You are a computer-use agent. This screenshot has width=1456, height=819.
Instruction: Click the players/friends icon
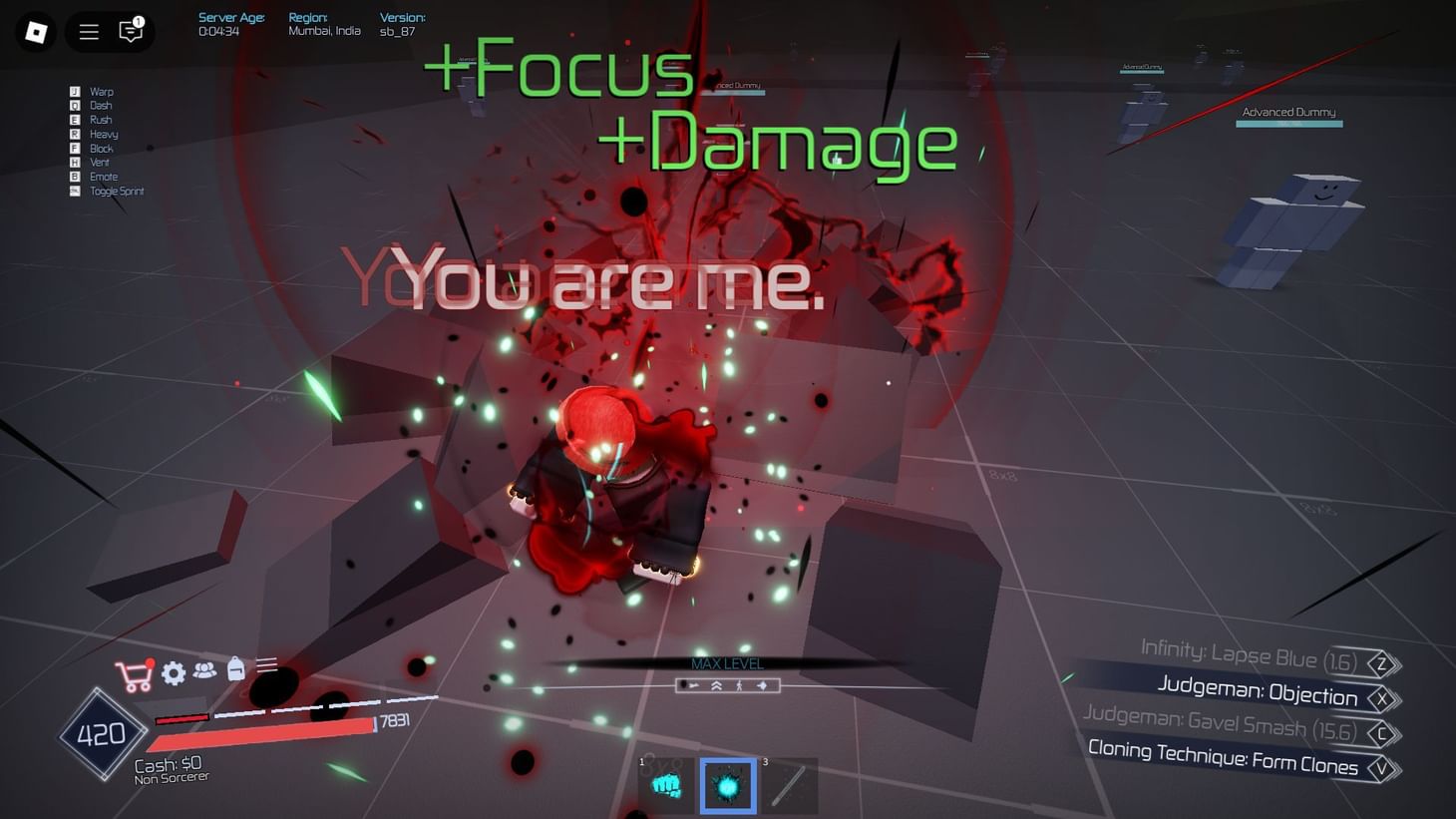coord(204,671)
